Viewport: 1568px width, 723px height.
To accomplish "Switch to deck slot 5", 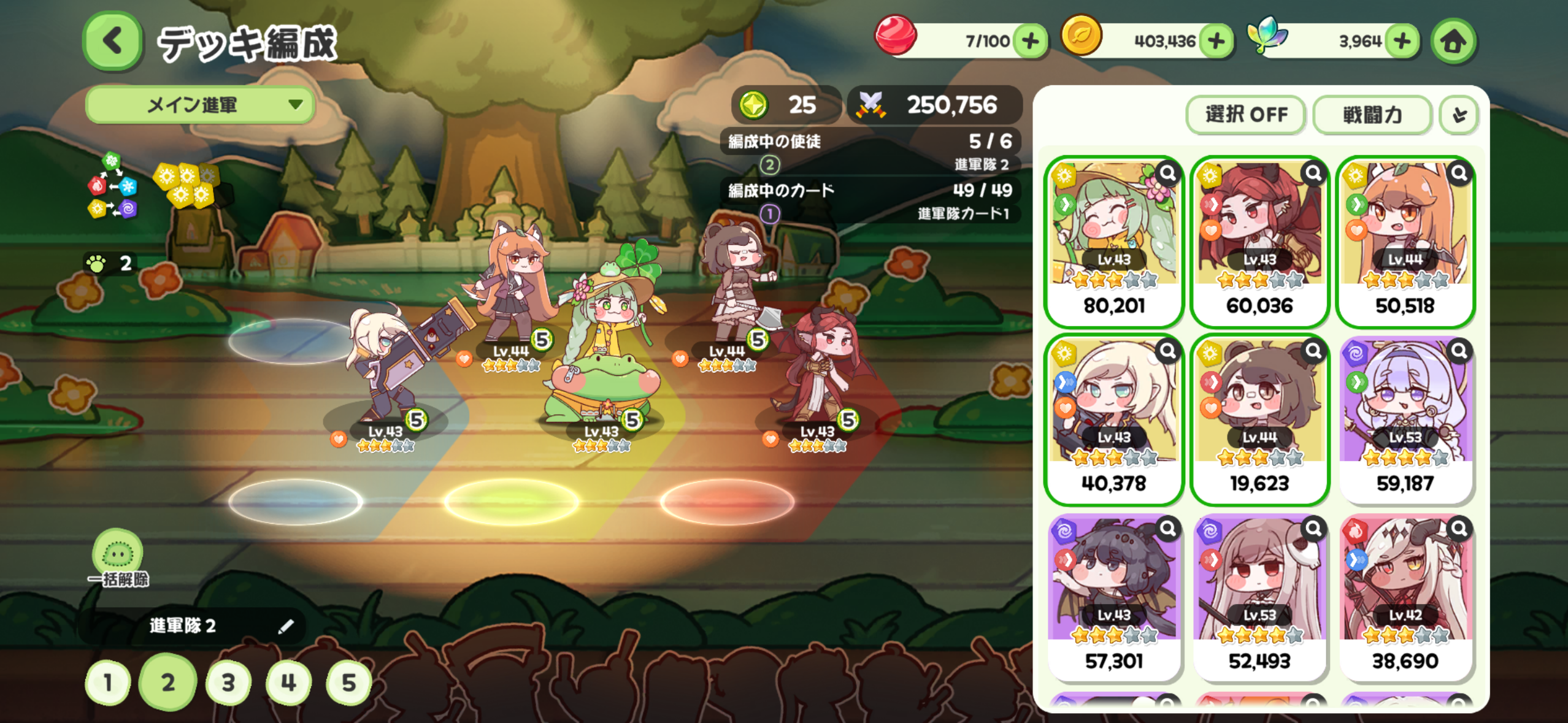I will coord(348,683).
